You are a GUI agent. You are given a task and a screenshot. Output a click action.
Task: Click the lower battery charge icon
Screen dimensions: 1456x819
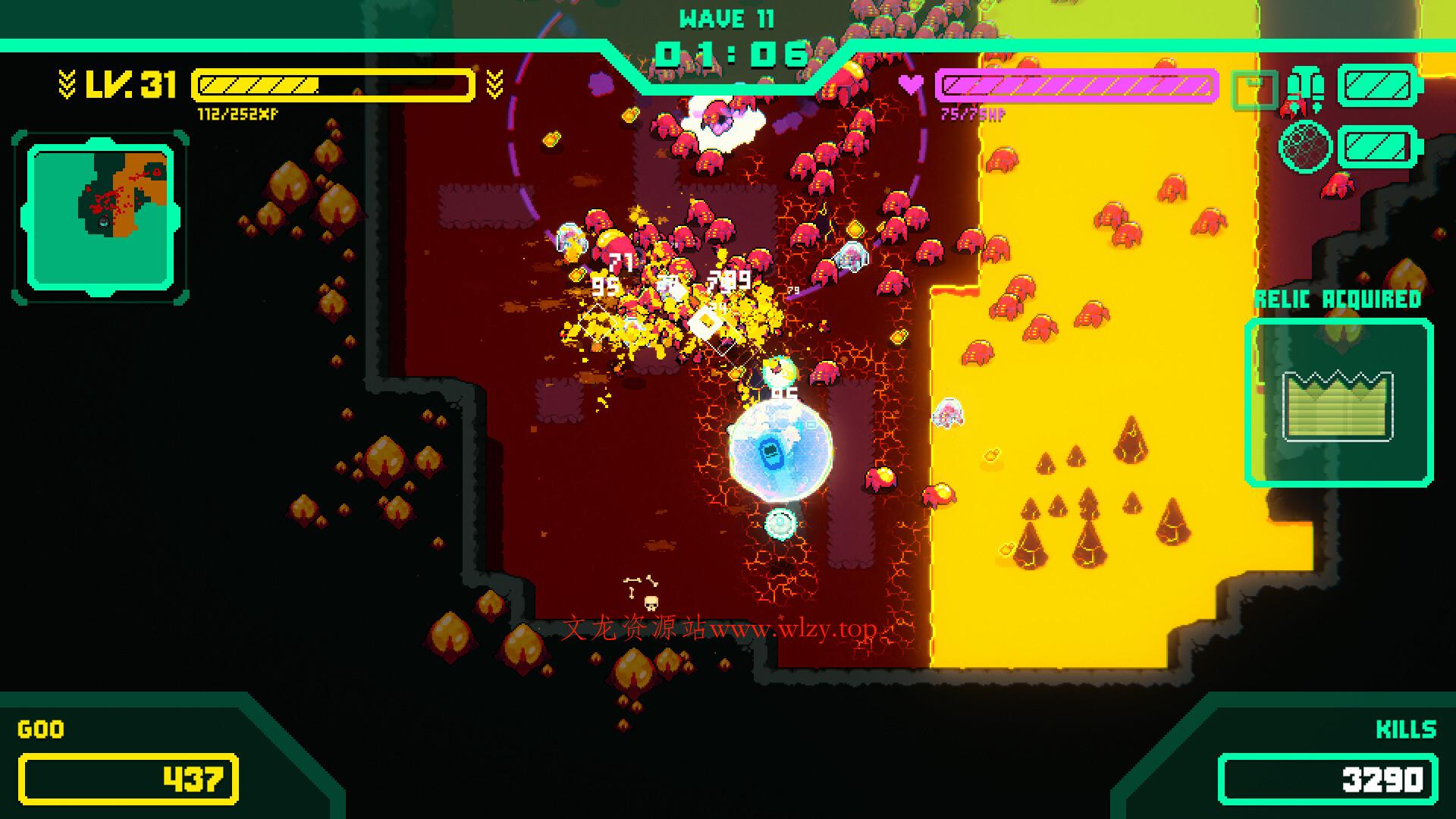1376,144
